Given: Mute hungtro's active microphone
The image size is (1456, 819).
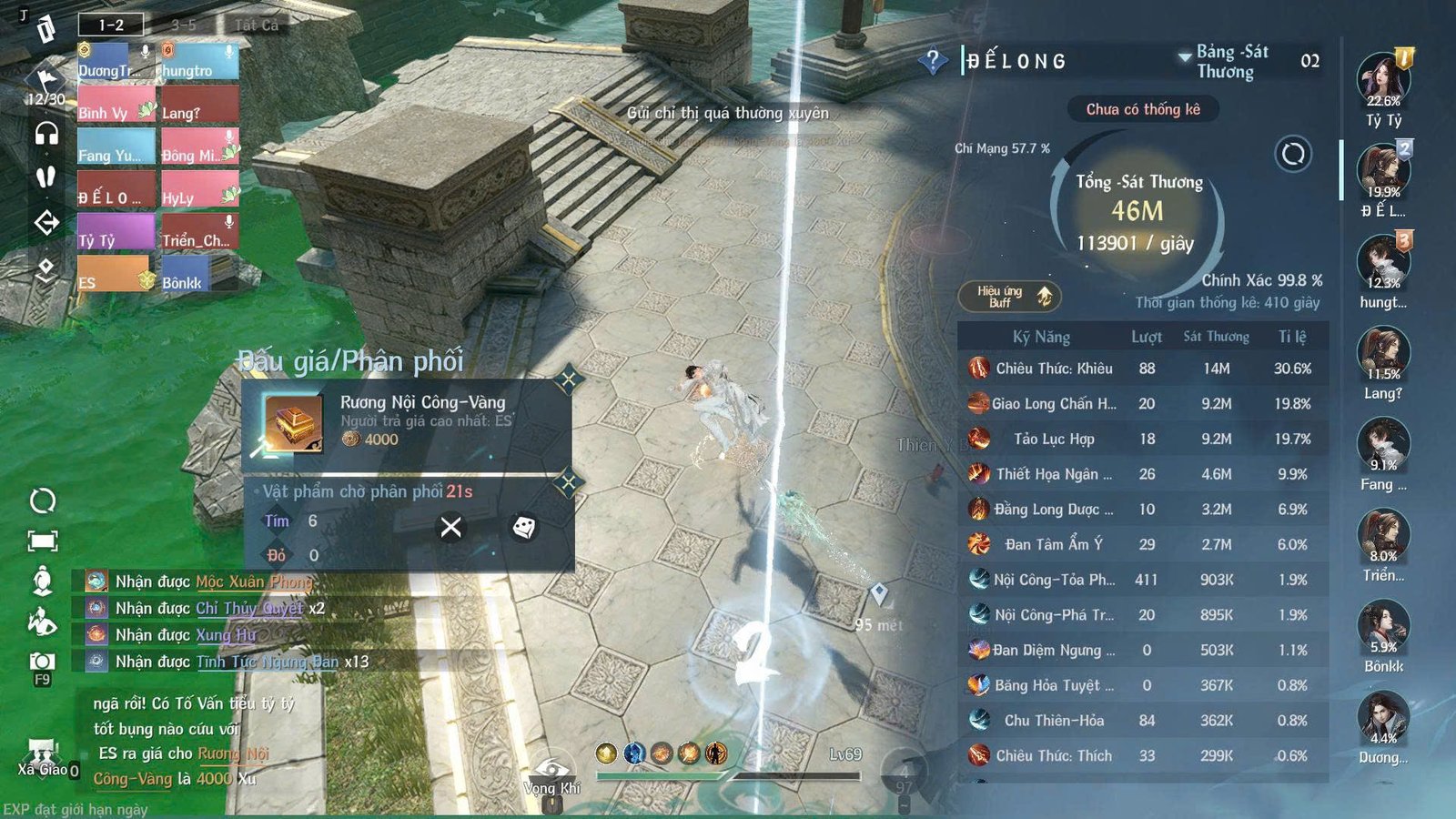Looking at the screenshot, I should (230, 51).
